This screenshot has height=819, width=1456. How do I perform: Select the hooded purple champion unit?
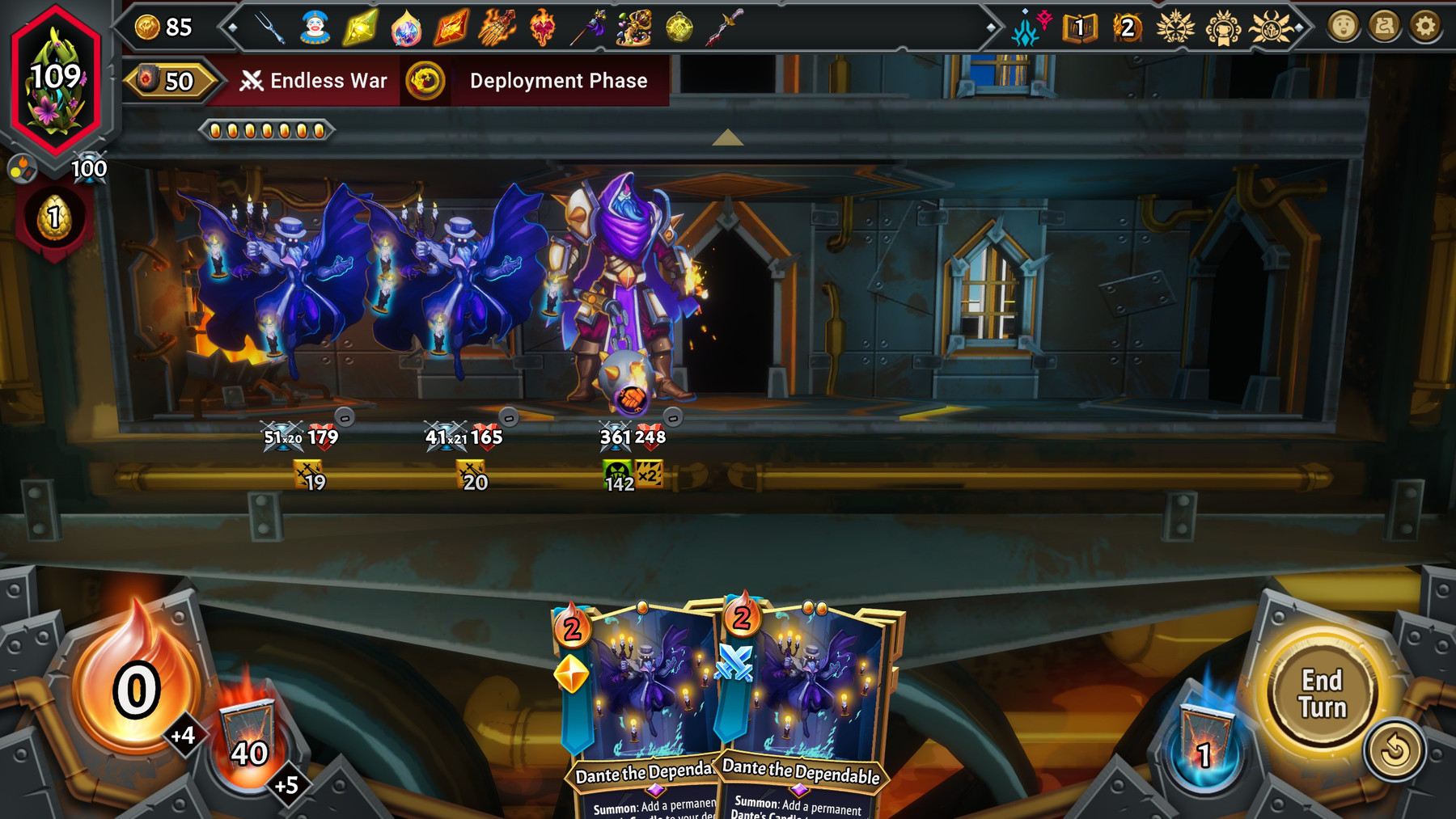[621, 291]
